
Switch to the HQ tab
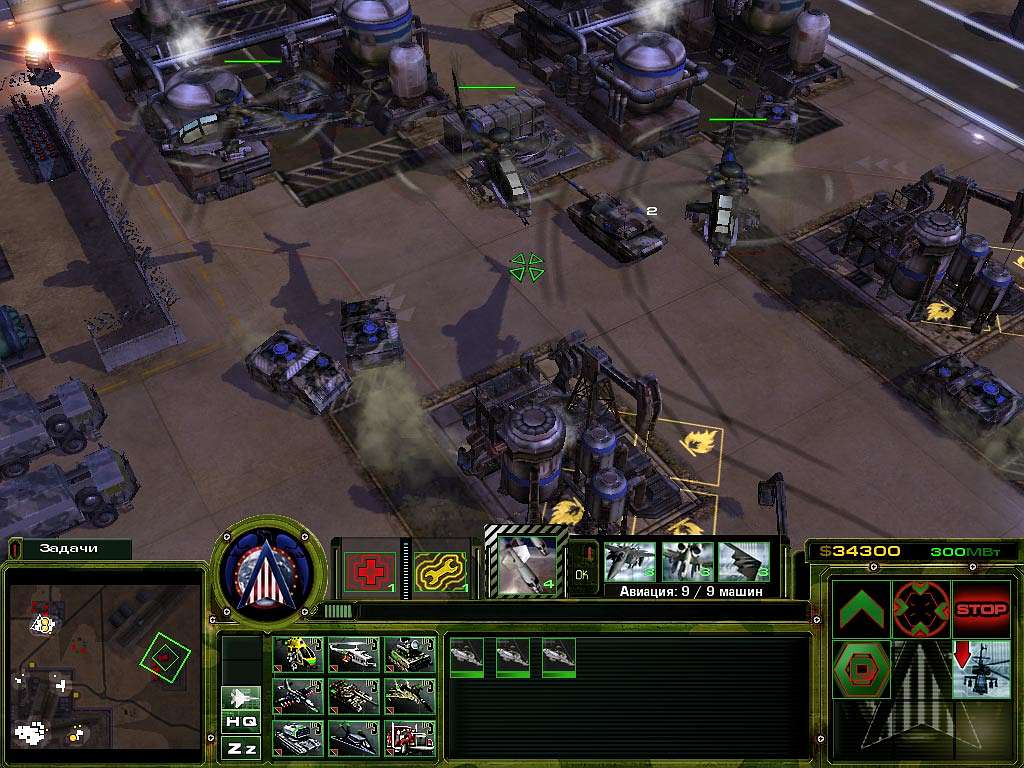(x=240, y=721)
